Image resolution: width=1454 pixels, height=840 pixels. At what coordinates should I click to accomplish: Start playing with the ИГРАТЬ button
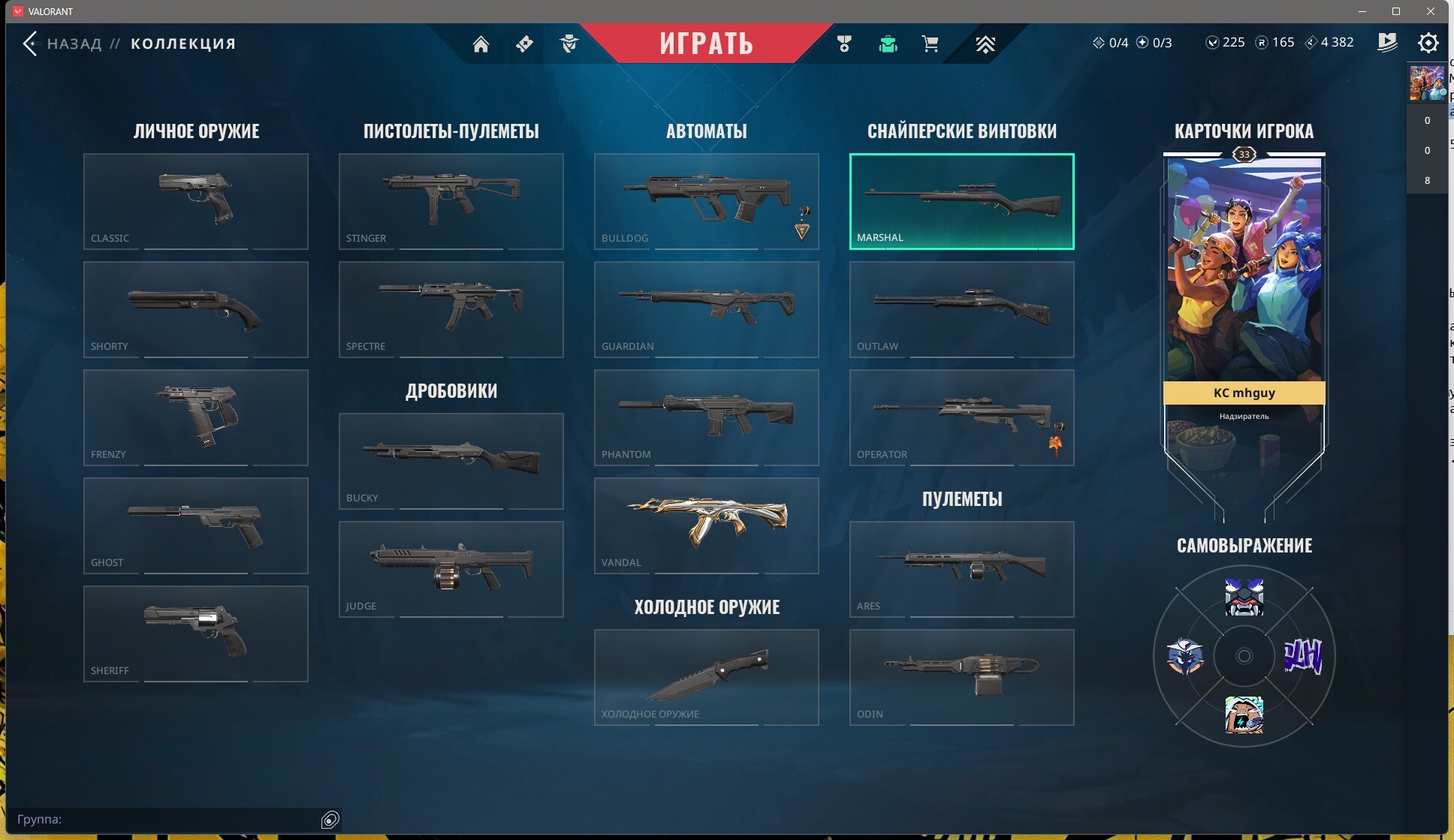click(x=706, y=44)
